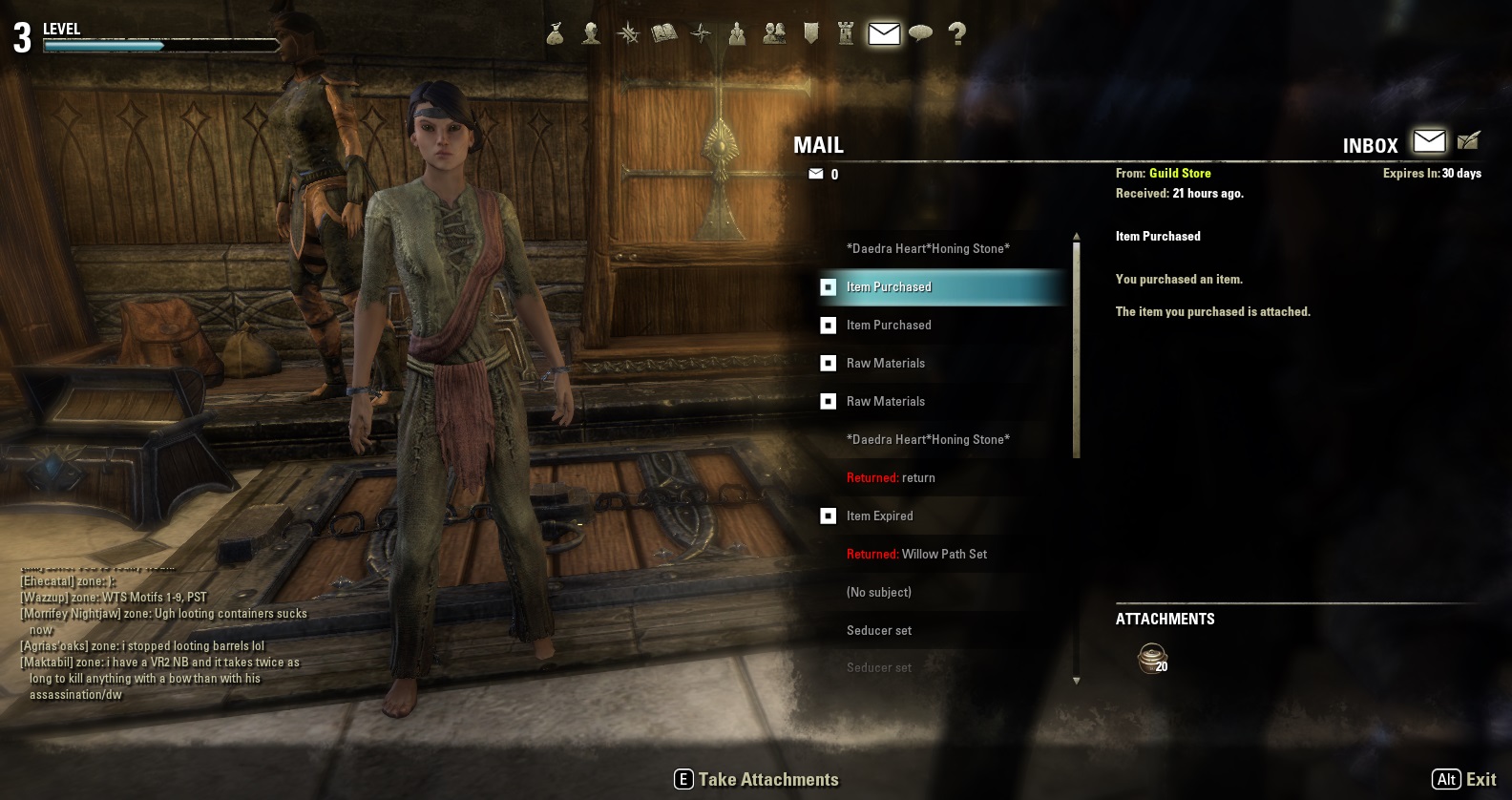The width and height of the screenshot is (1512, 800).
Task: Open the journal book icon
Action: point(664,34)
